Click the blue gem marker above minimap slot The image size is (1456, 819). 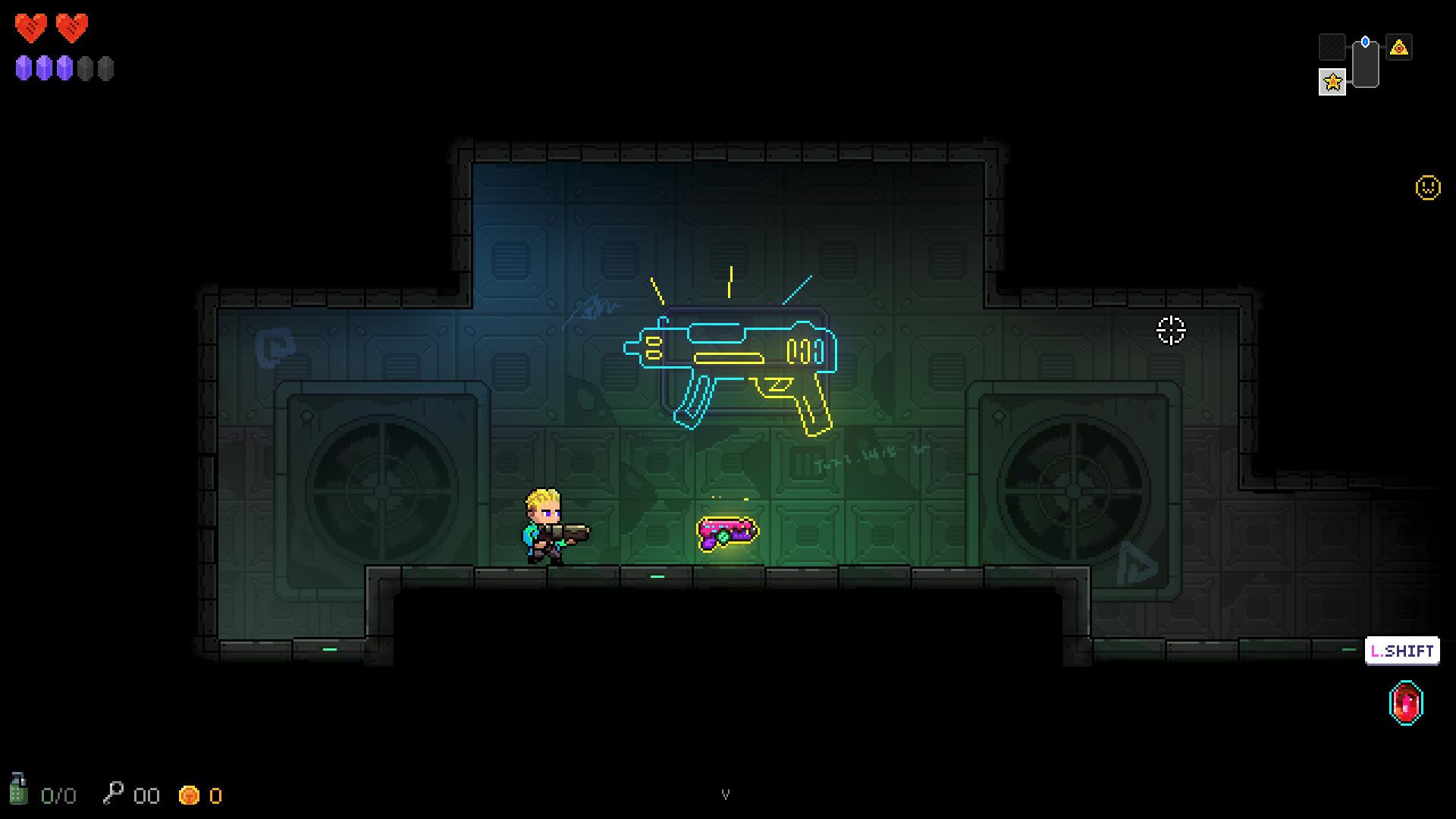click(1363, 42)
